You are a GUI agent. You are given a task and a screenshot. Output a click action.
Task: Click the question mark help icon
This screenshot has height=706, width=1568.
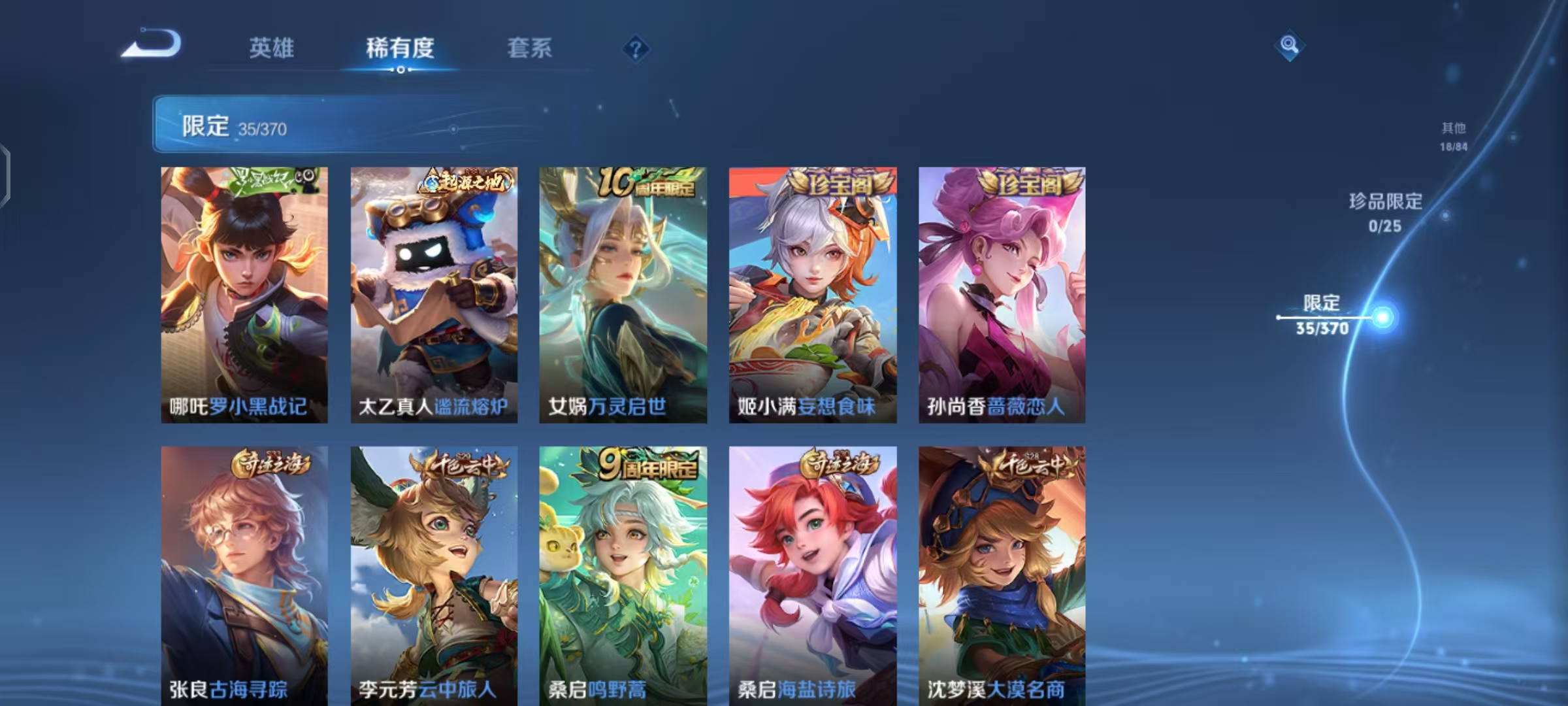pos(636,49)
